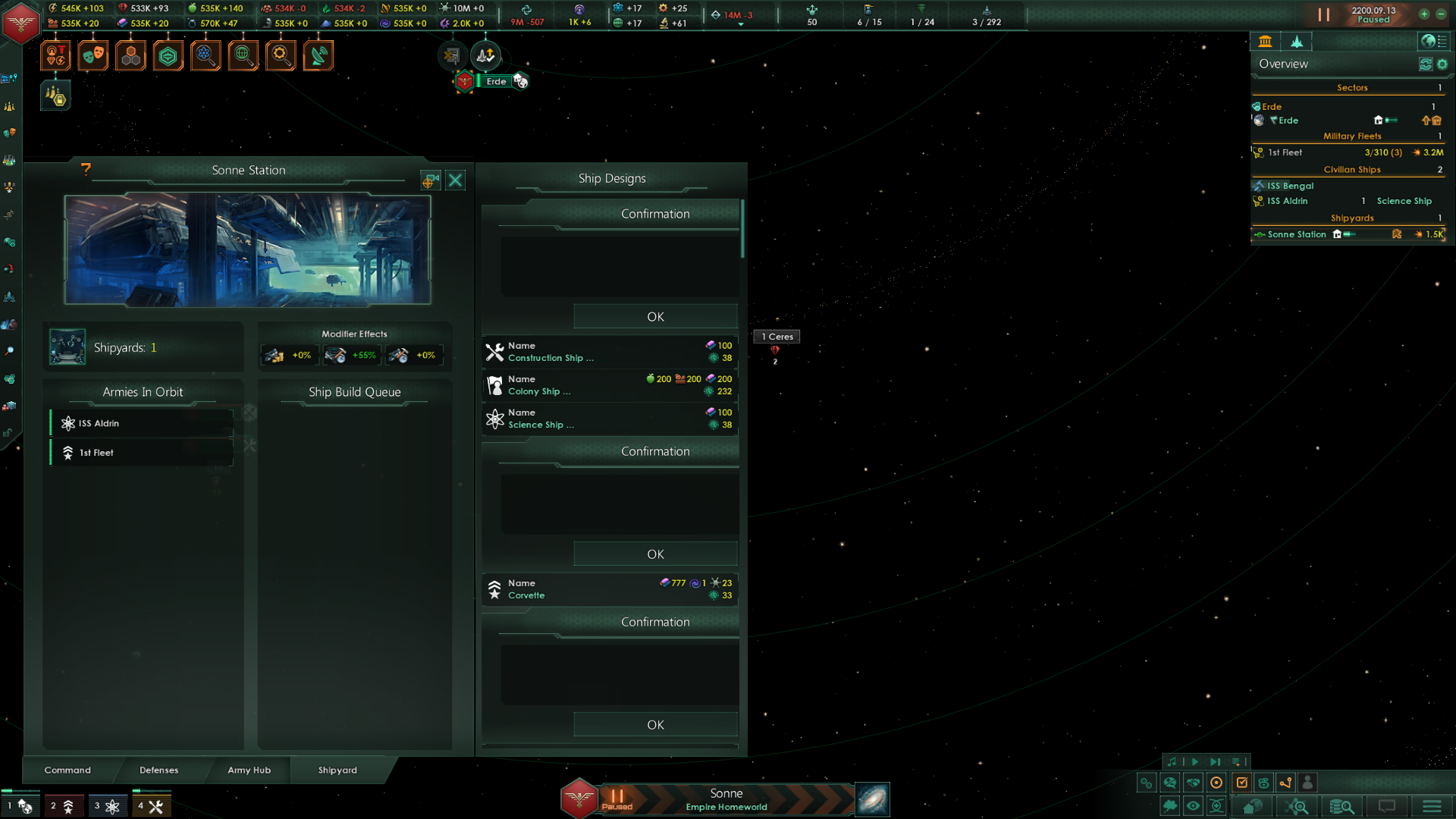Collapse the Civilian Ships section in Outliner

click(1352, 169)
